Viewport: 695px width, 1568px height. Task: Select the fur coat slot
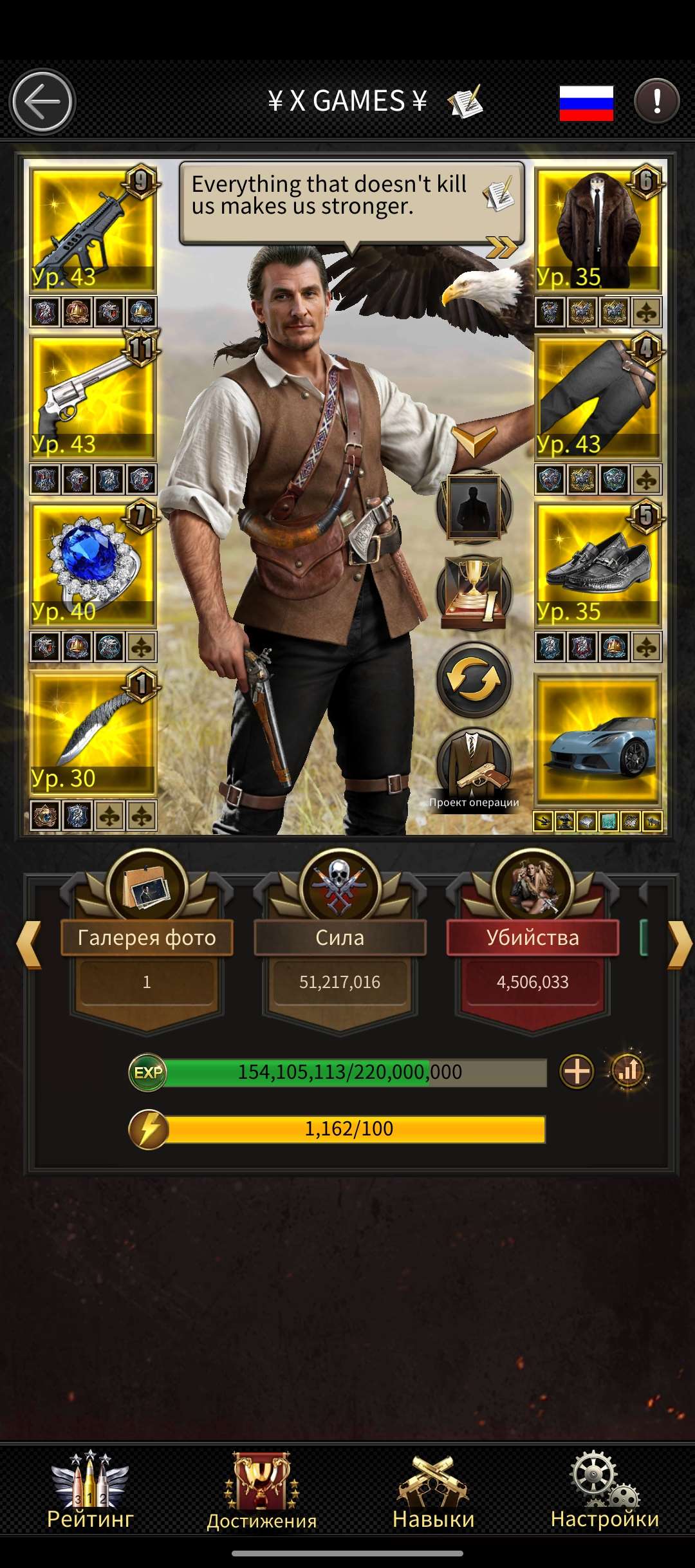[x=598, y=229]
